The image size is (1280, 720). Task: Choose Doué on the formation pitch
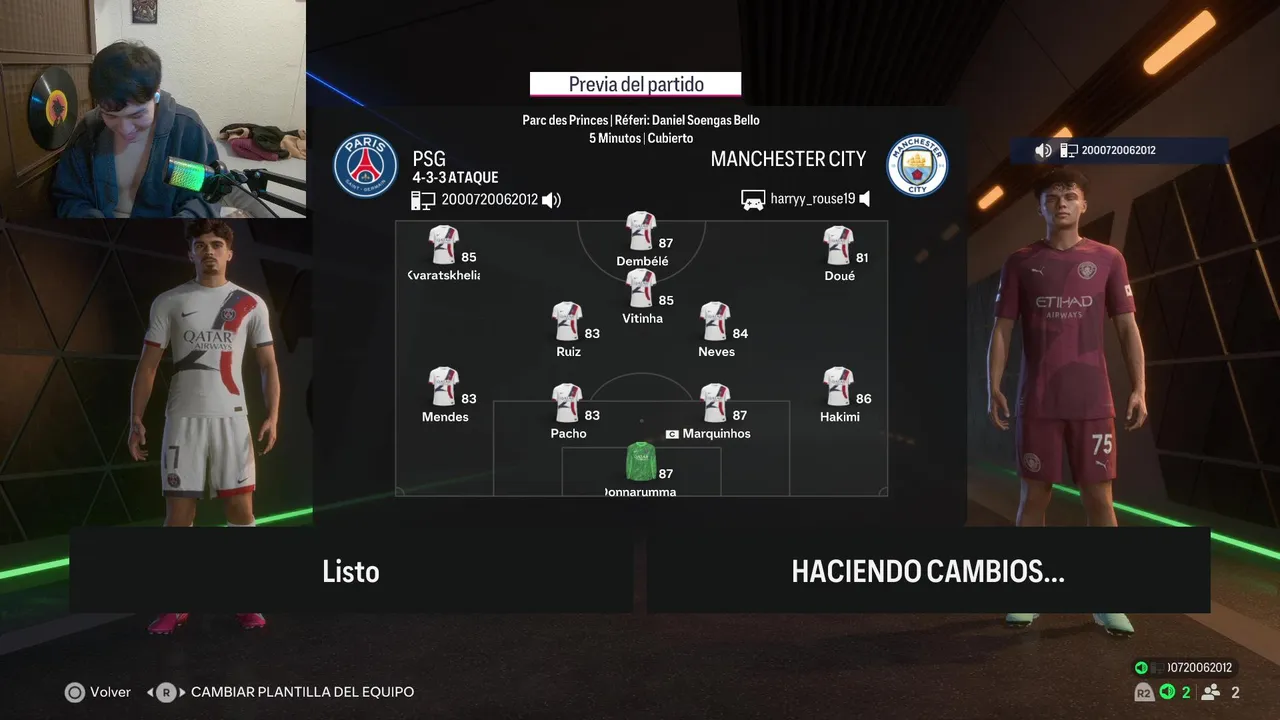[x=838, y=245]
